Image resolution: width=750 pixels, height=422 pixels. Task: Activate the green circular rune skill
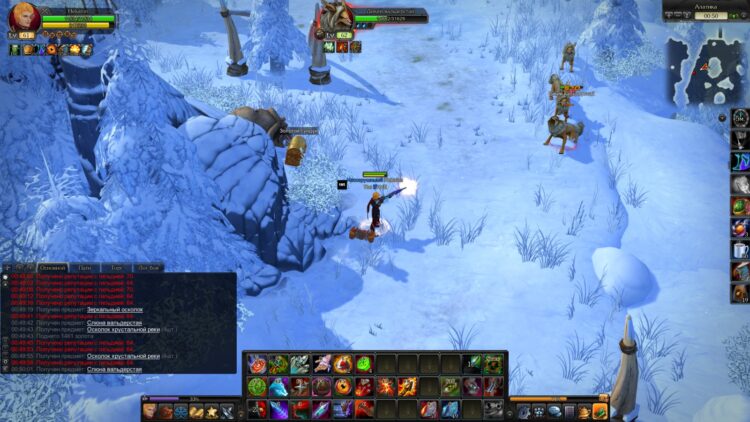(x=257, y=386)
